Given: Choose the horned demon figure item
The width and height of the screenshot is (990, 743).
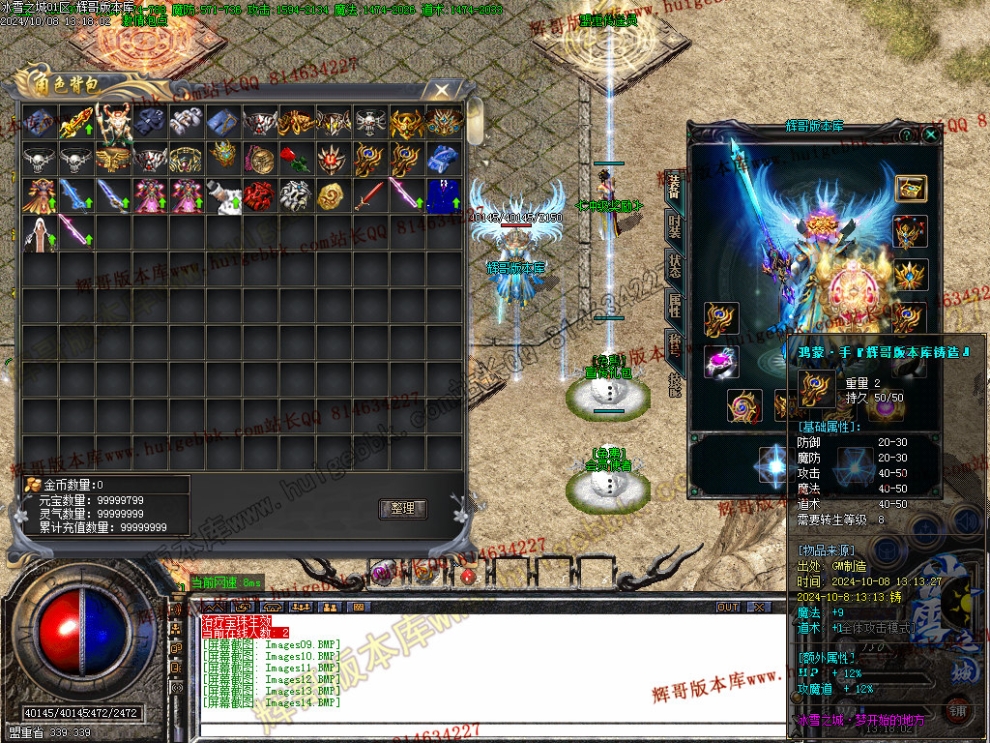Looking at the screenshot, I should point(113,122).
